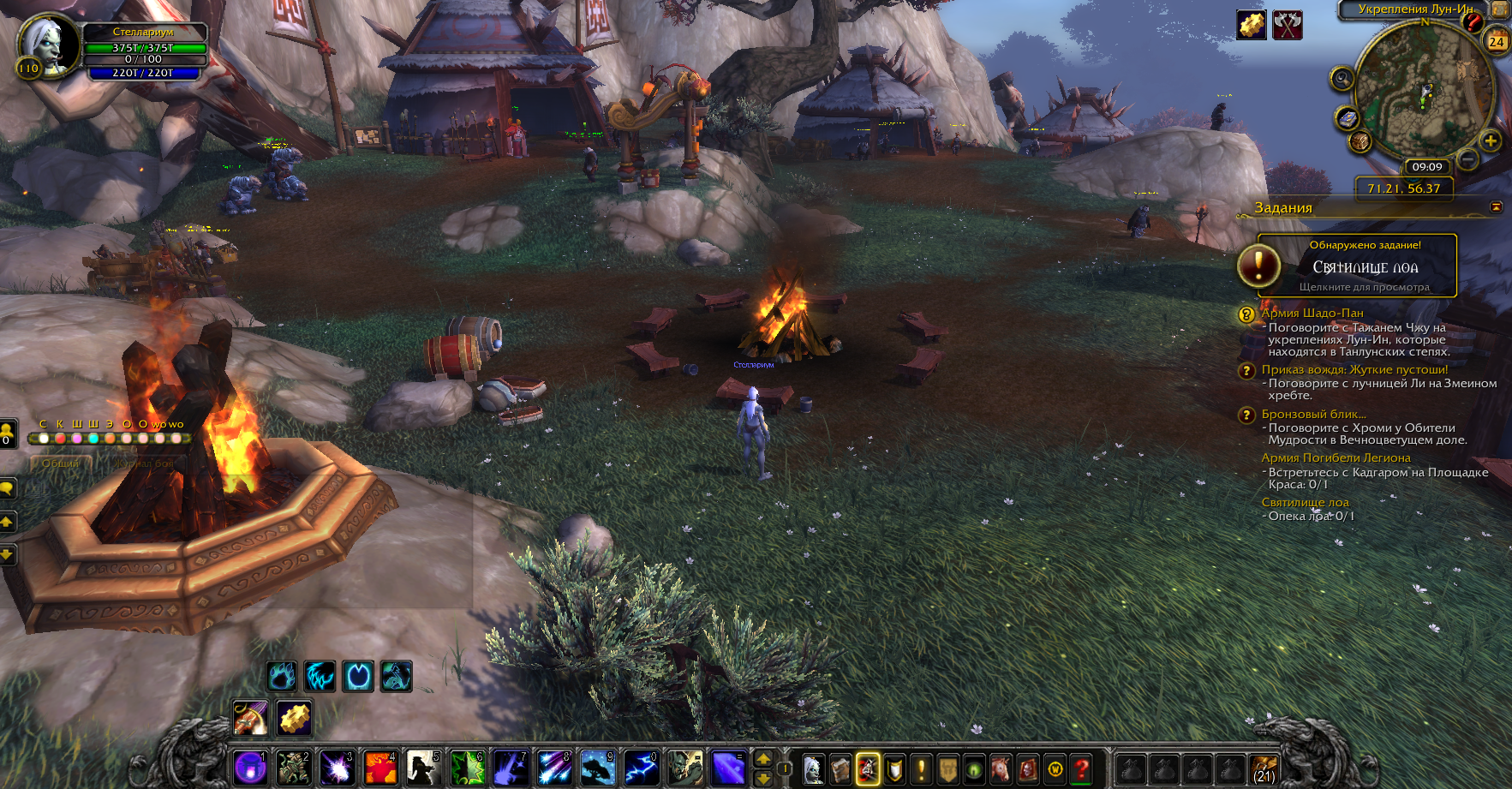Viewport: 1512px width, 789px height.
Task: Click the crossed axes buff icon
Action: tap(1287, 25)
